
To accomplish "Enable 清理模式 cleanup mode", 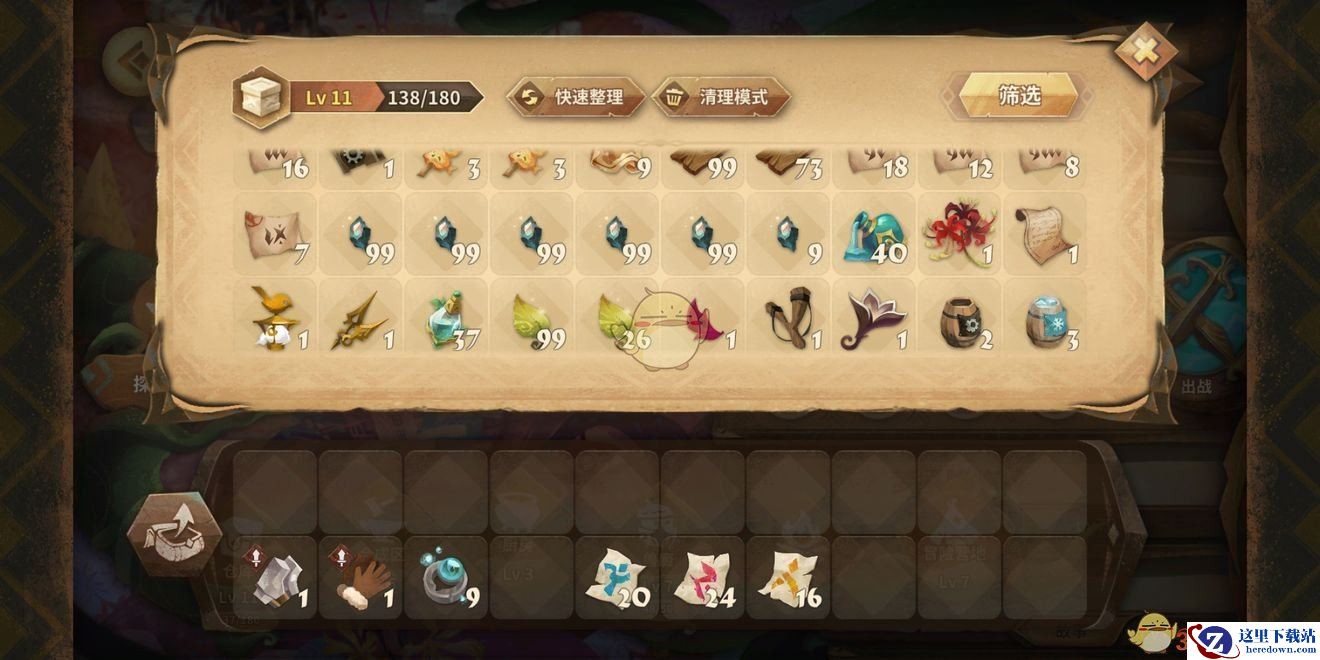I will pos(721,97).
